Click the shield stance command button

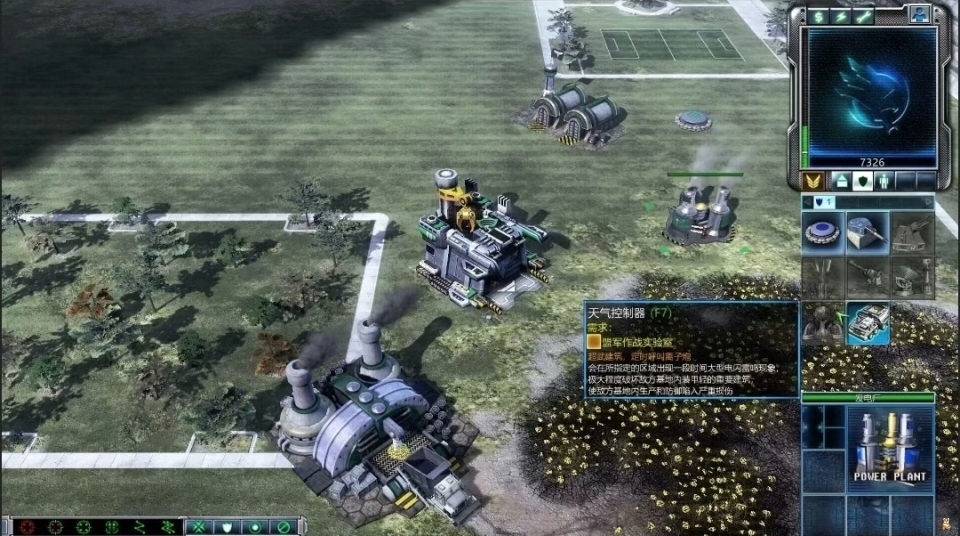(x=229, y=527)
